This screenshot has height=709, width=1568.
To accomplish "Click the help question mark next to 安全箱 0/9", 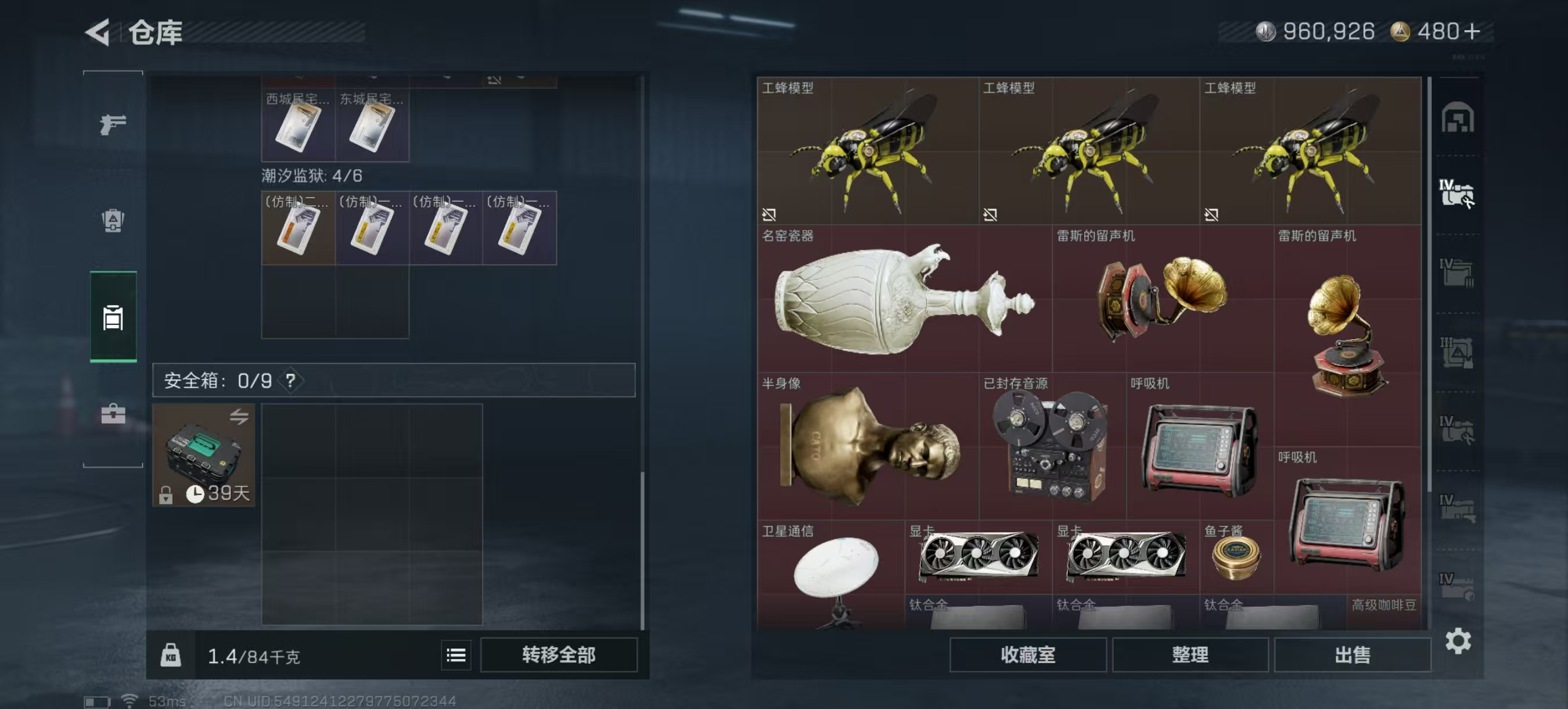I will 290,380.
